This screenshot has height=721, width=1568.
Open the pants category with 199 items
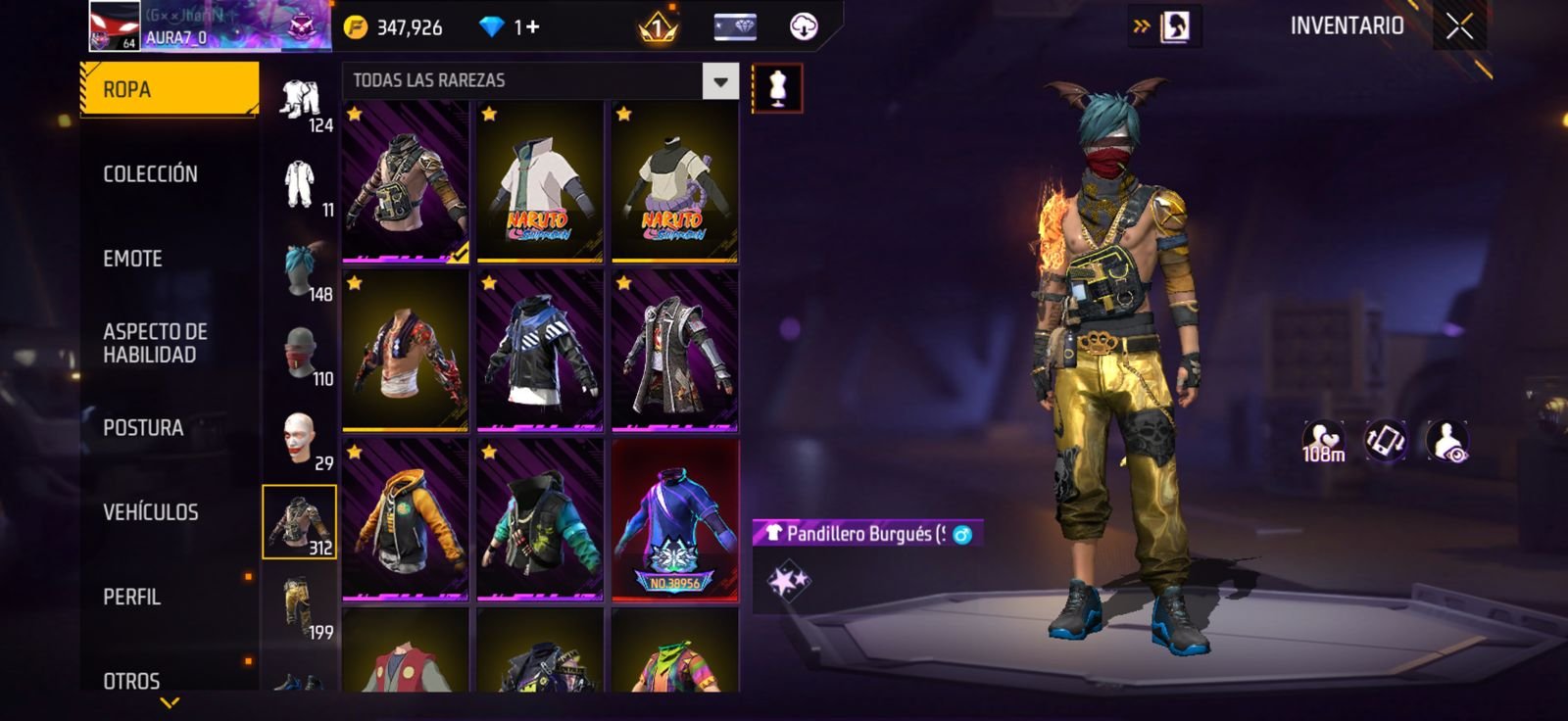coord(300,607)
